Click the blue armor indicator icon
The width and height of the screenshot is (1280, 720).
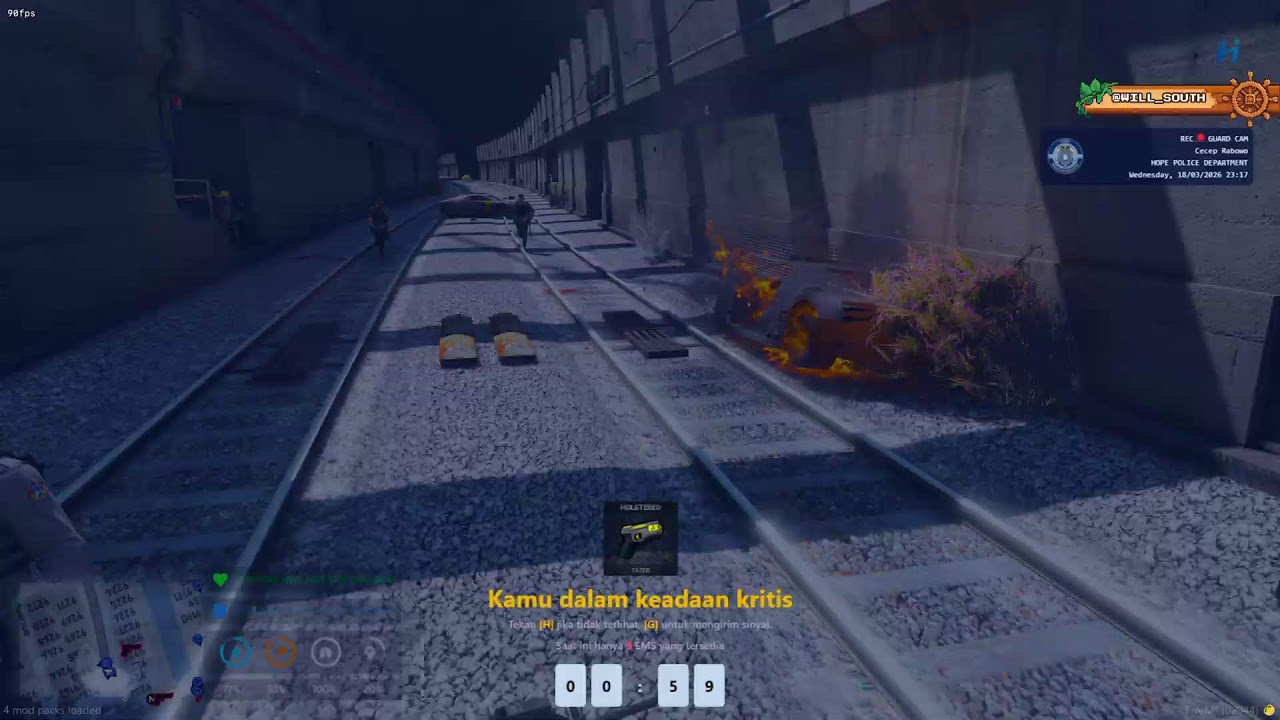pyautogui.click(x=220, y=609)
